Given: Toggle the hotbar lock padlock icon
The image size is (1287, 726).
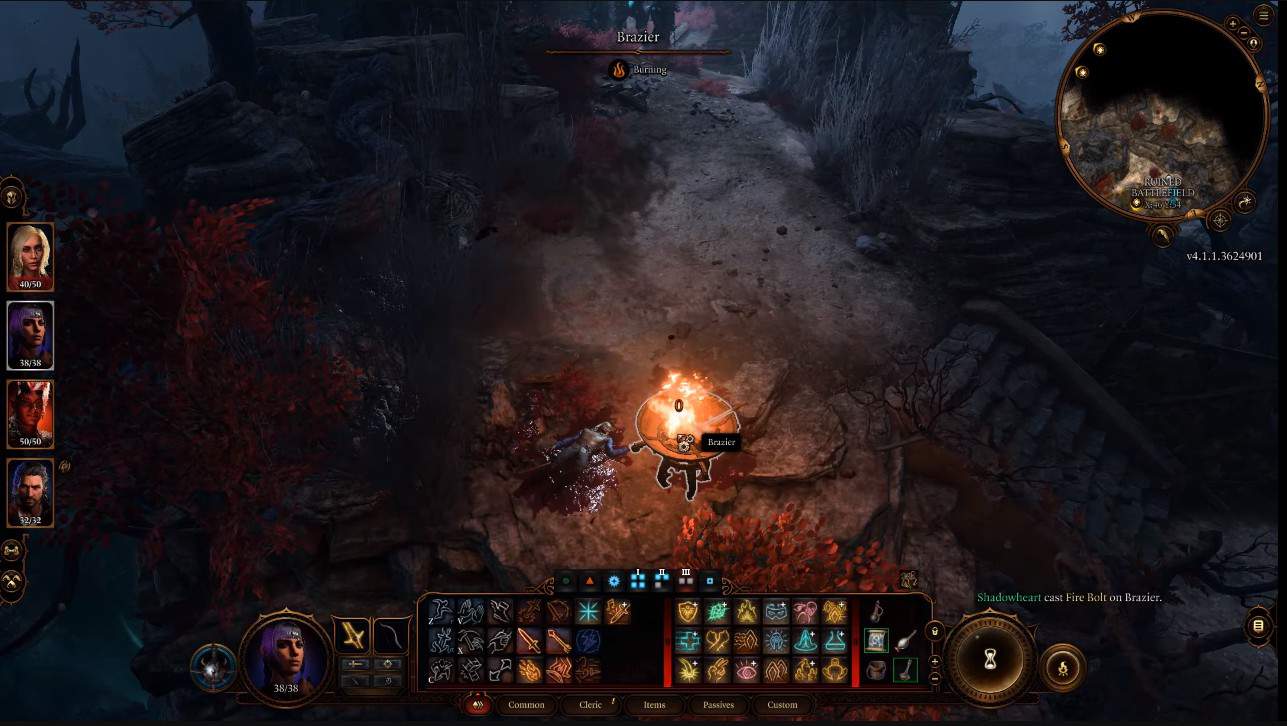Looking at the screenshot, I should 934,630.
